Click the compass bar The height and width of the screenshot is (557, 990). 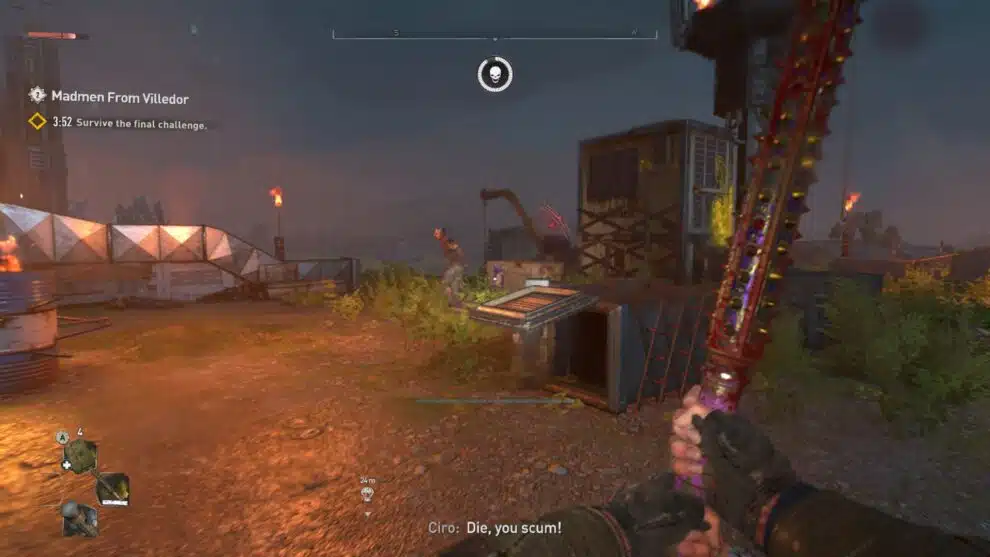click(x=495, y=35)
